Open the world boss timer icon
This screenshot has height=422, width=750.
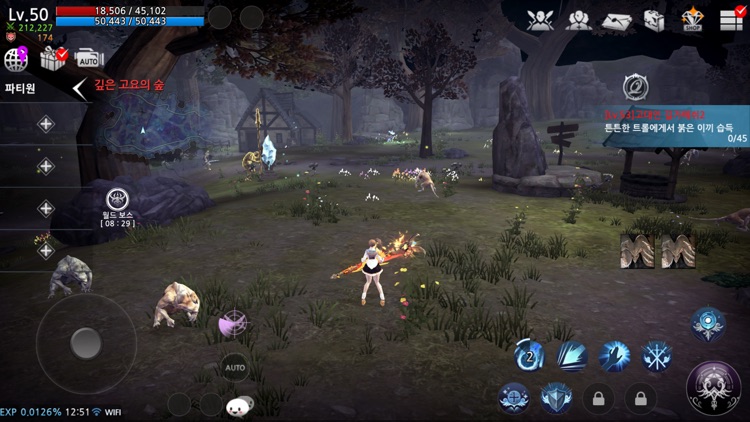point(117,200)
